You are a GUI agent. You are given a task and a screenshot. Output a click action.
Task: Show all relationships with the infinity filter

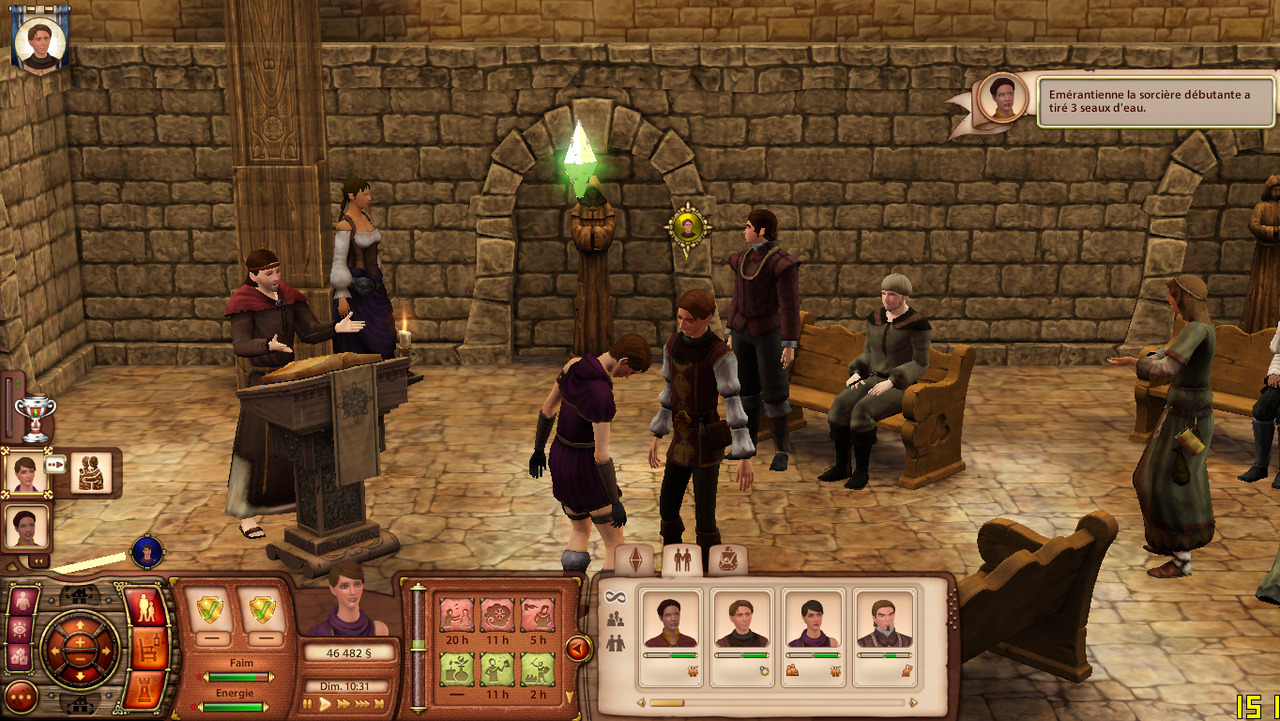coord(615,596)
